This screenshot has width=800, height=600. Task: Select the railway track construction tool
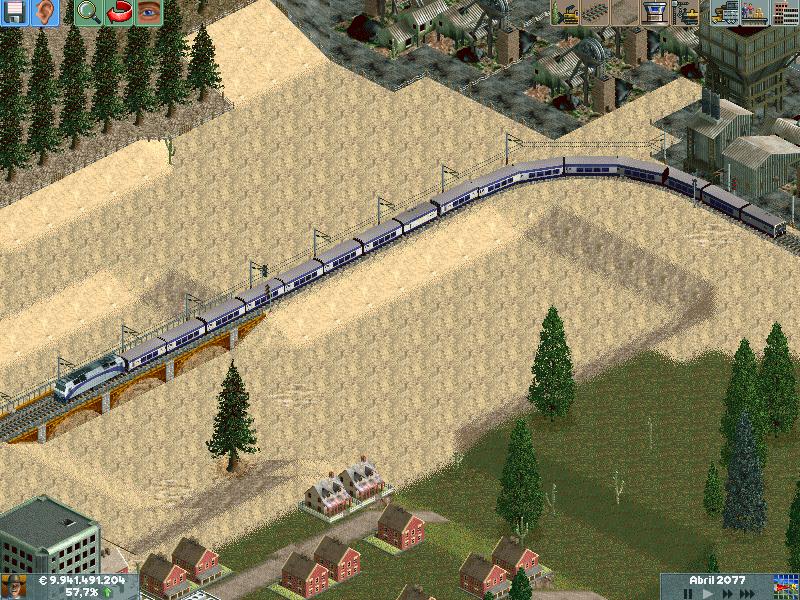(595, 13)
